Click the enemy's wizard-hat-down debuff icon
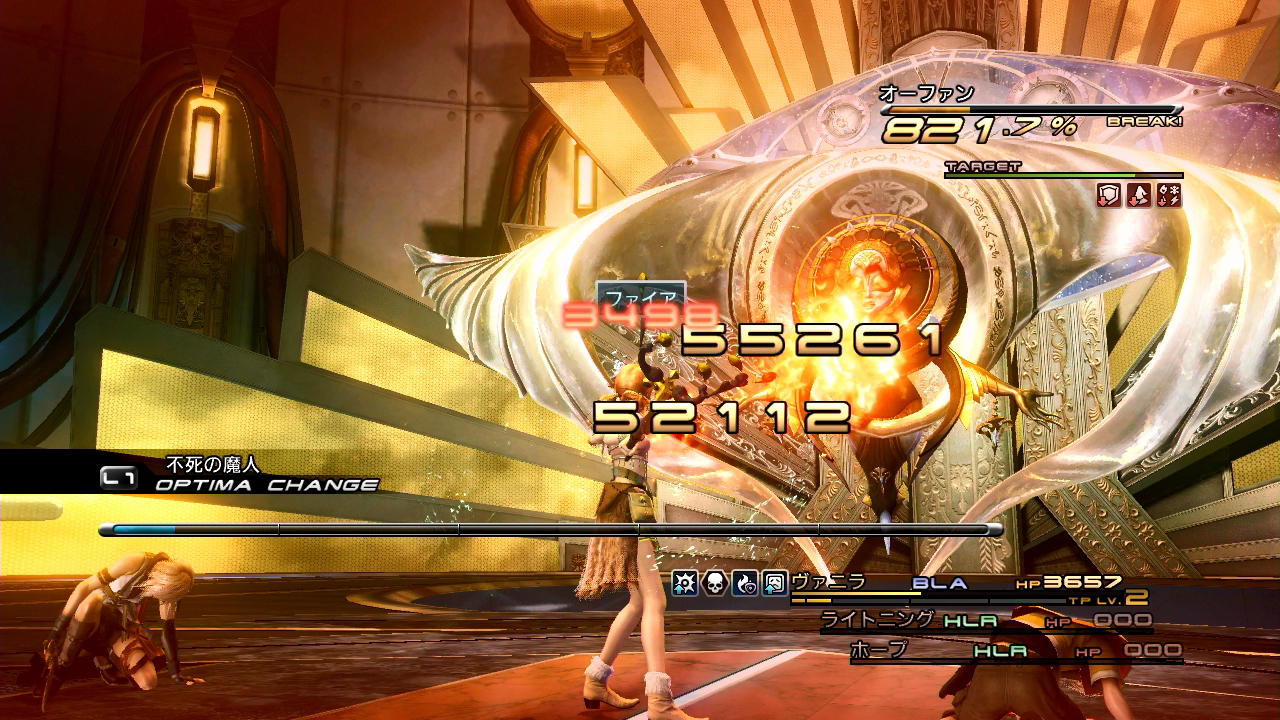The width and height of the screenshot is (1280, 720). click(1139, 196)
